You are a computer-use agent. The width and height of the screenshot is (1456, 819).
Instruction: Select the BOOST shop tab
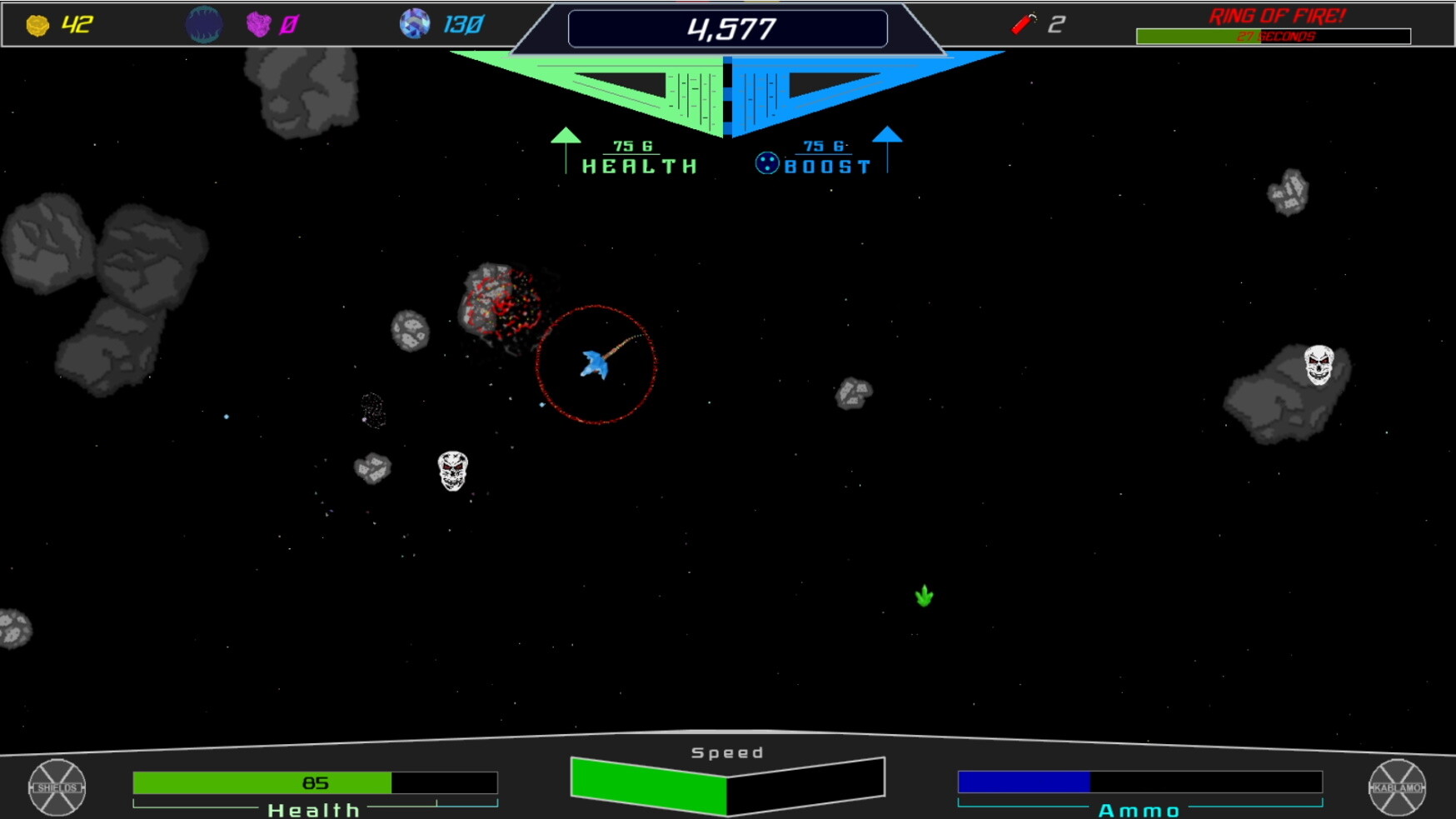[x=829, y=165]
